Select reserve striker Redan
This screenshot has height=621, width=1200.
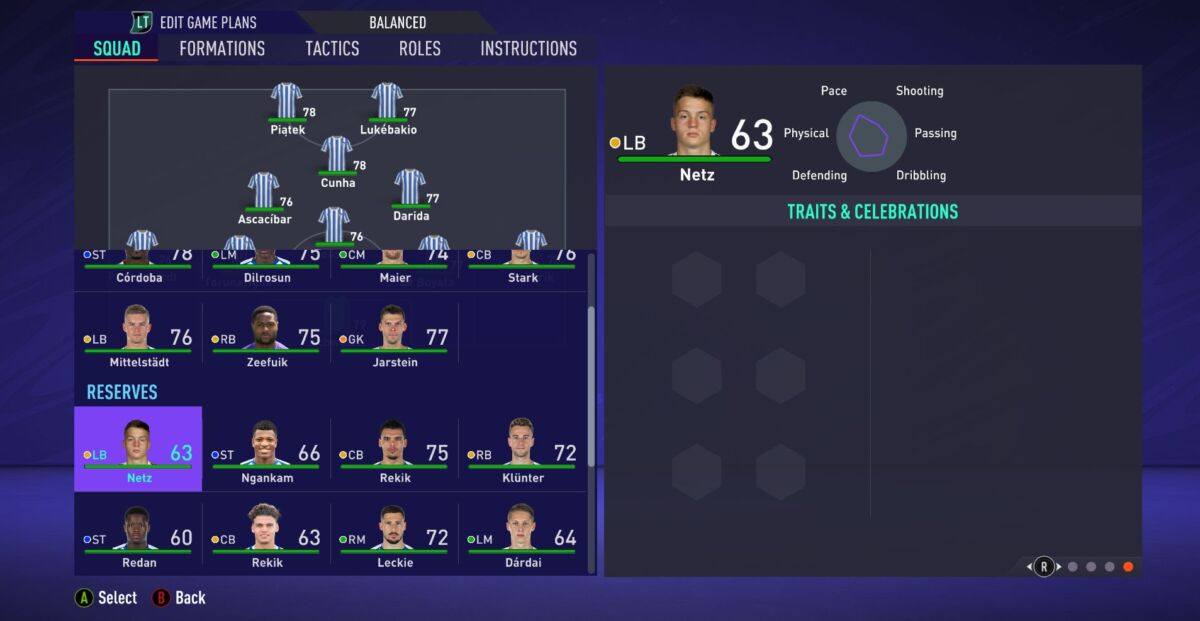(138, 534)
